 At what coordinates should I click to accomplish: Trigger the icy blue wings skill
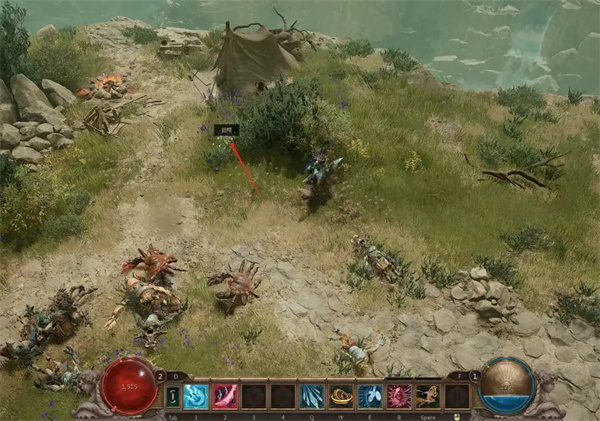(370, 396)
